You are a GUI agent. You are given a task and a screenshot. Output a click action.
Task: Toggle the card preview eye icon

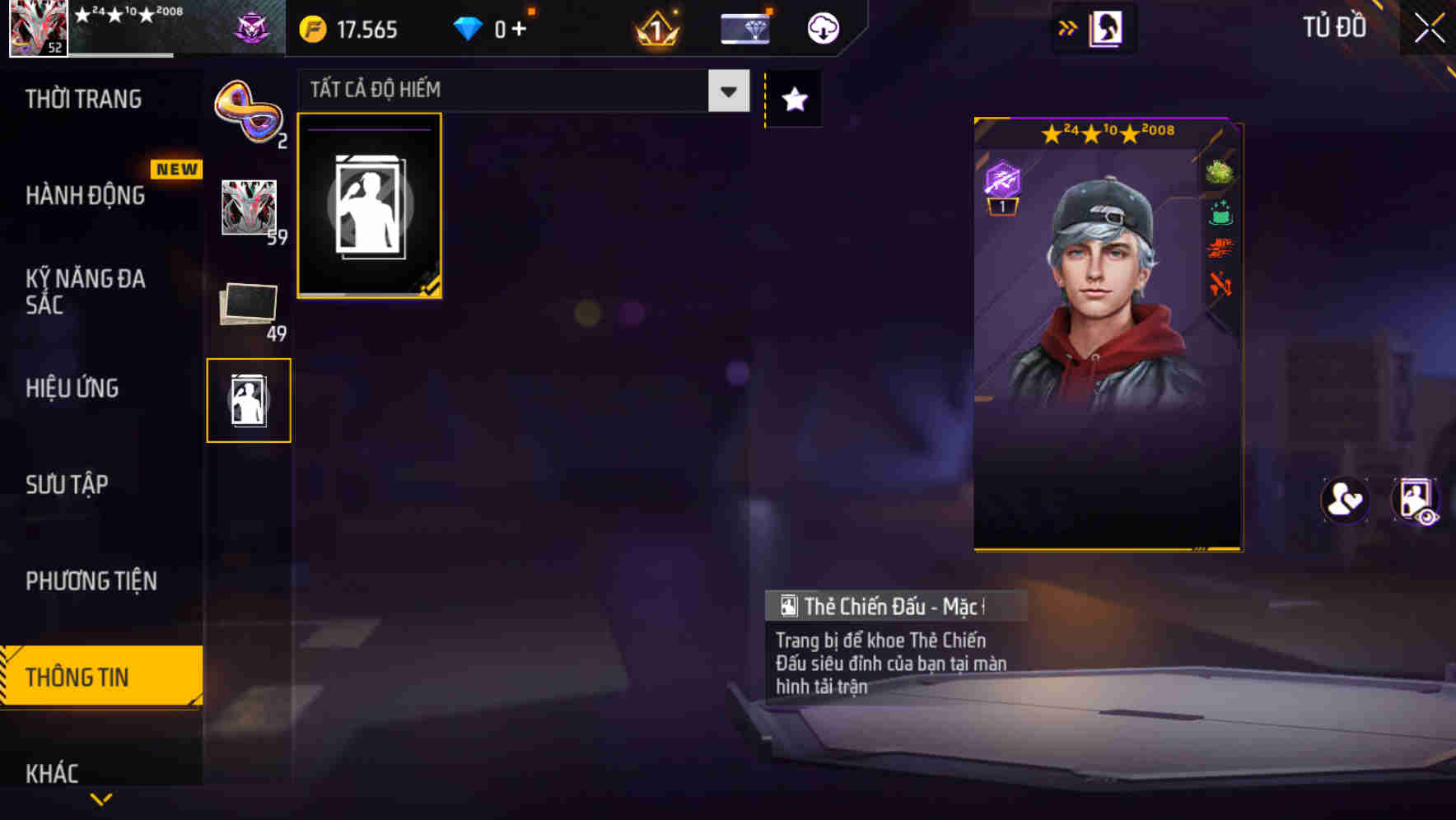point(1416,498)
